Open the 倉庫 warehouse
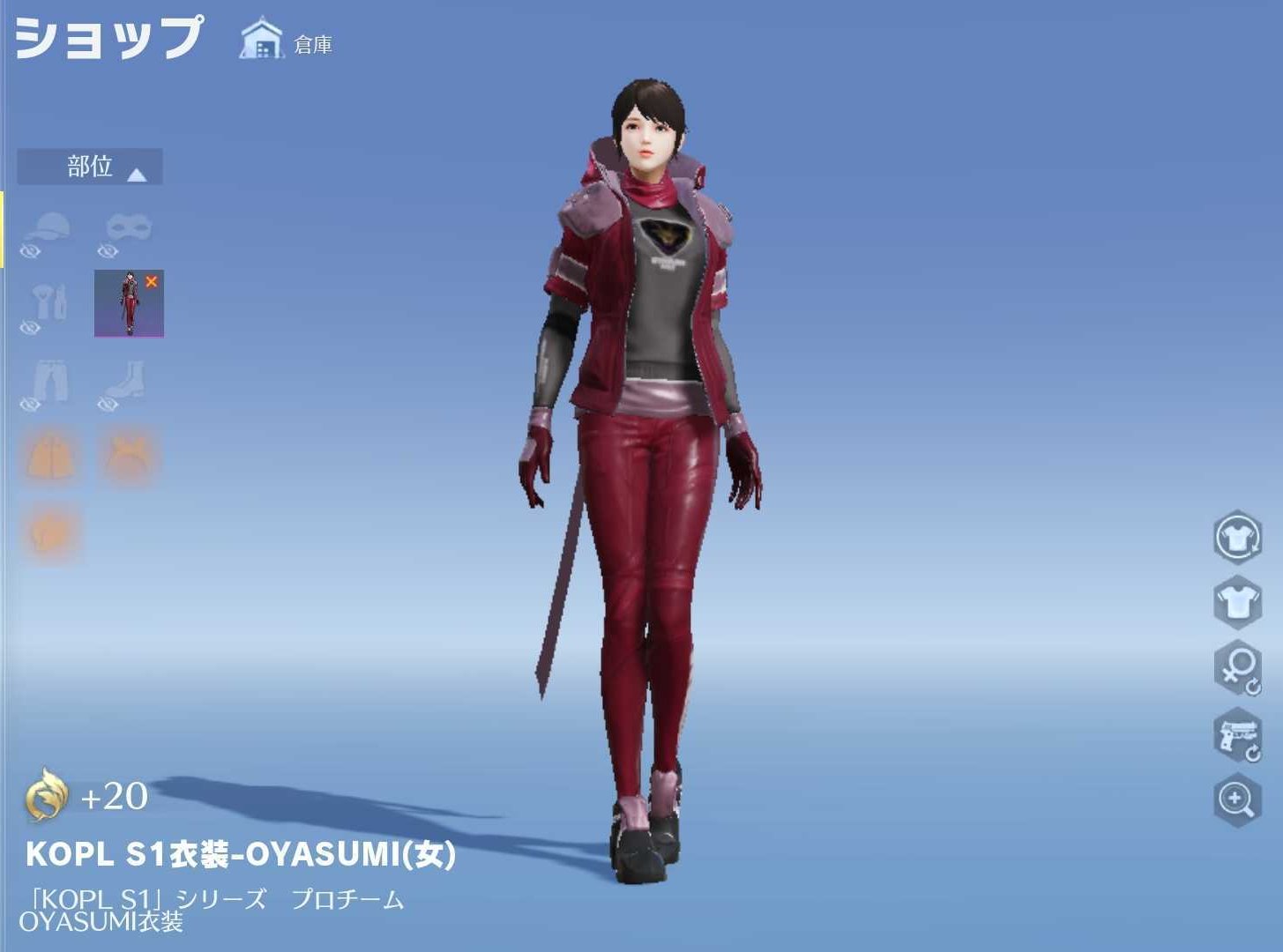The image size is (1283, 952). 287,41
